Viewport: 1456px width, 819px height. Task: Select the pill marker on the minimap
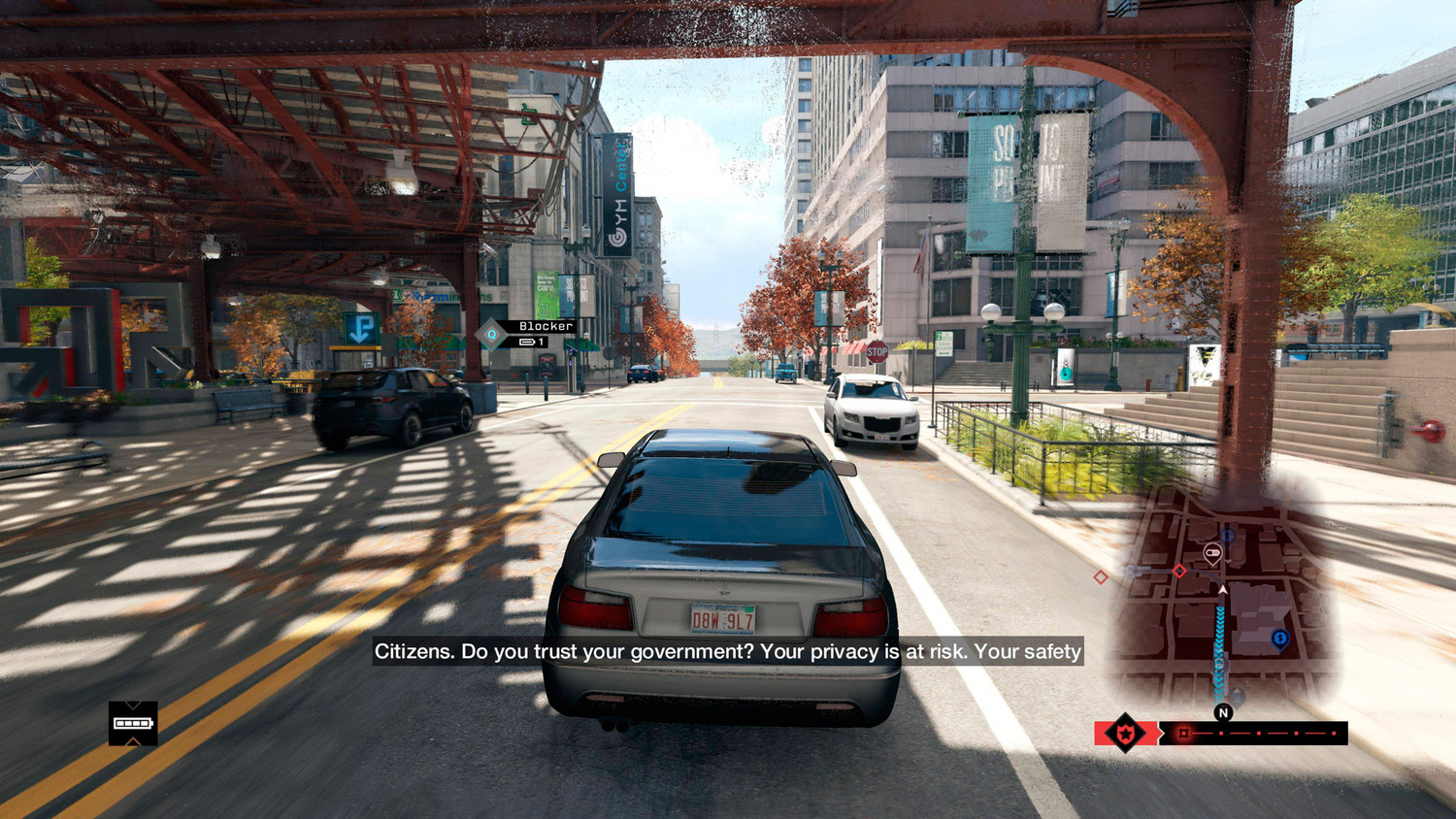tap(1211, 553)
